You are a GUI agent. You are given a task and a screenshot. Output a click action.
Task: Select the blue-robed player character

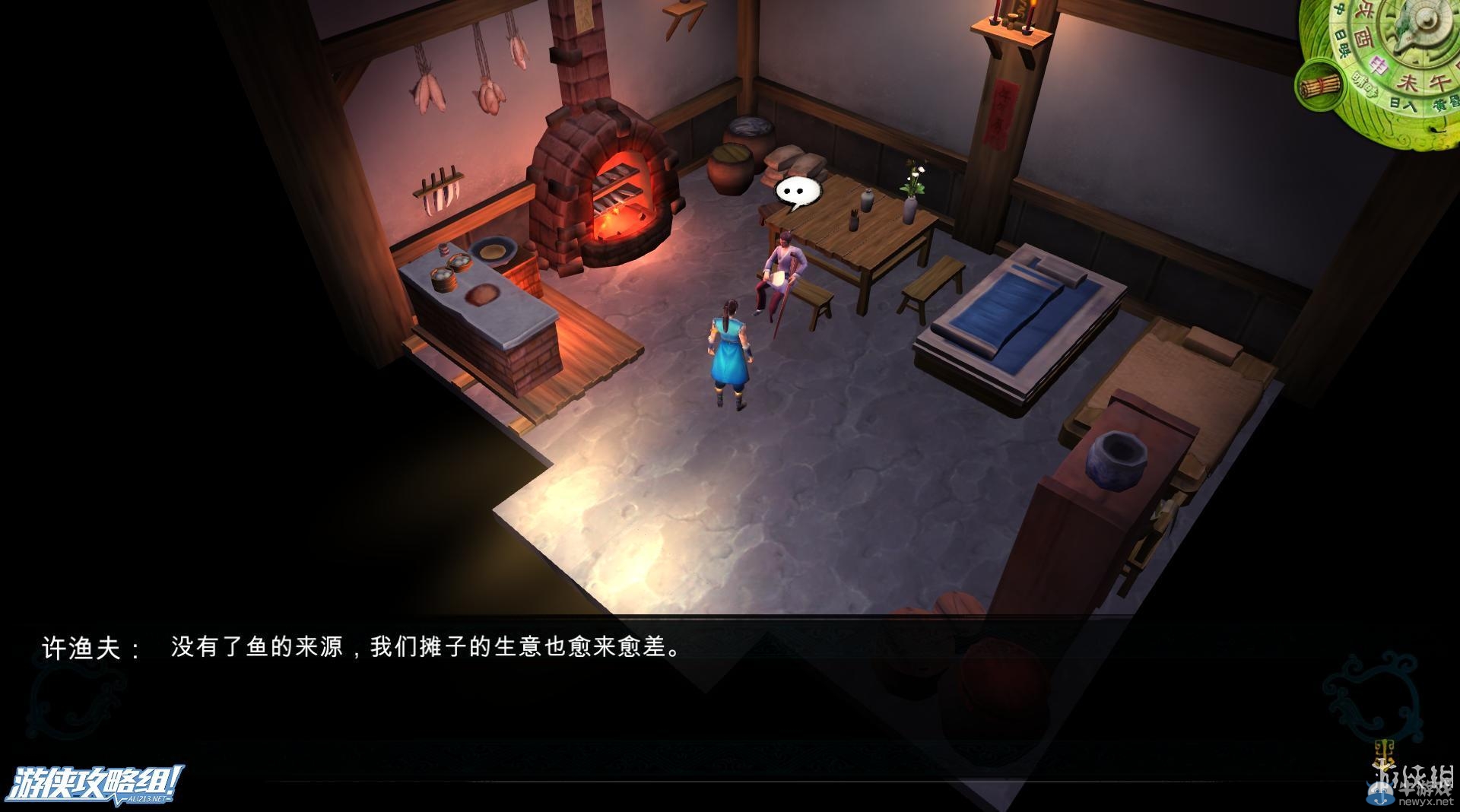pyautogui.click(x=730, y=350)
